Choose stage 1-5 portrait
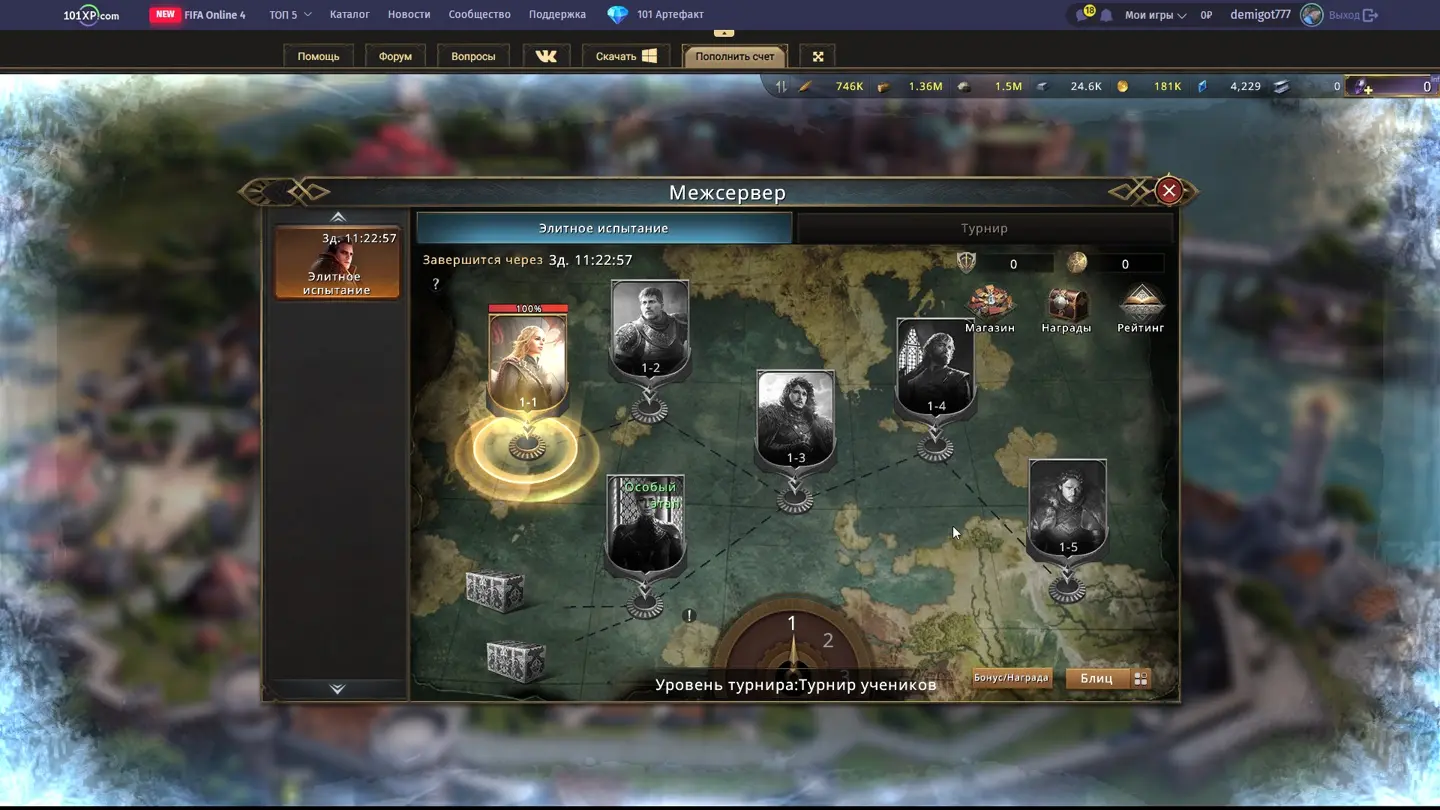Screen dimensions: 1440x810 [x=1068, y=507]
